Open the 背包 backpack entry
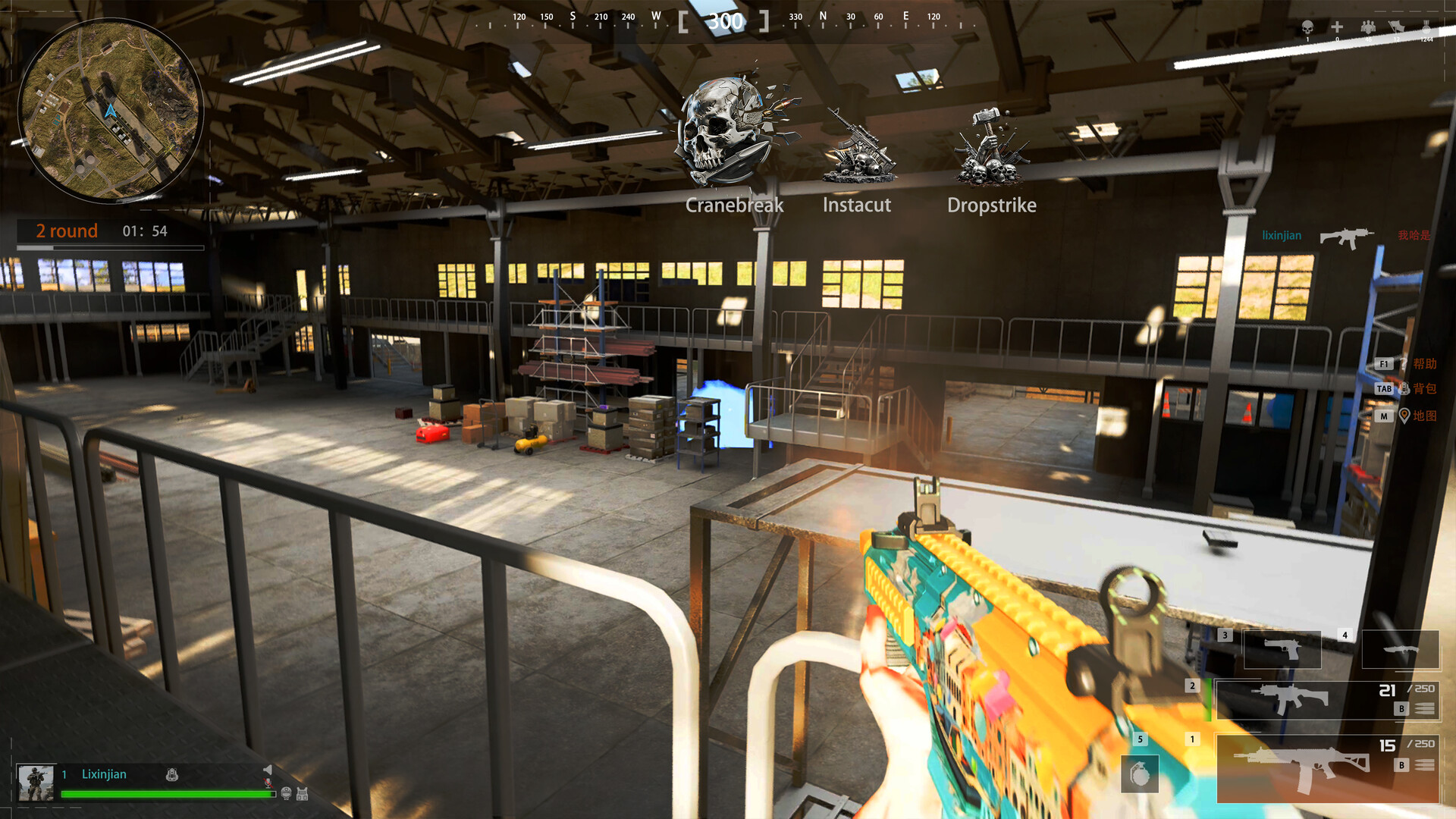 [1423, 389]
